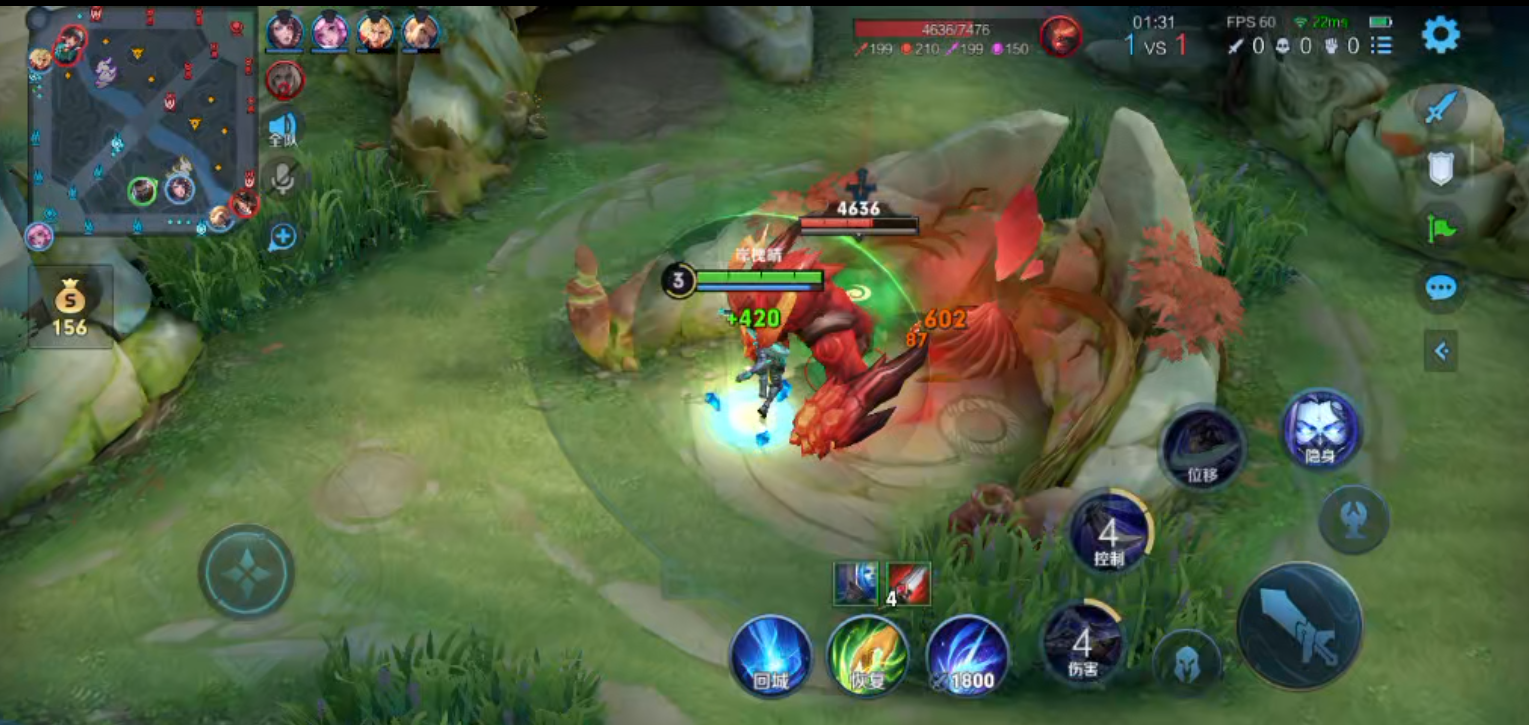The height and width of the screenshot is (725, 1529).
Task: Toggle the 全队 team speaker
Action: pos(283,129)
